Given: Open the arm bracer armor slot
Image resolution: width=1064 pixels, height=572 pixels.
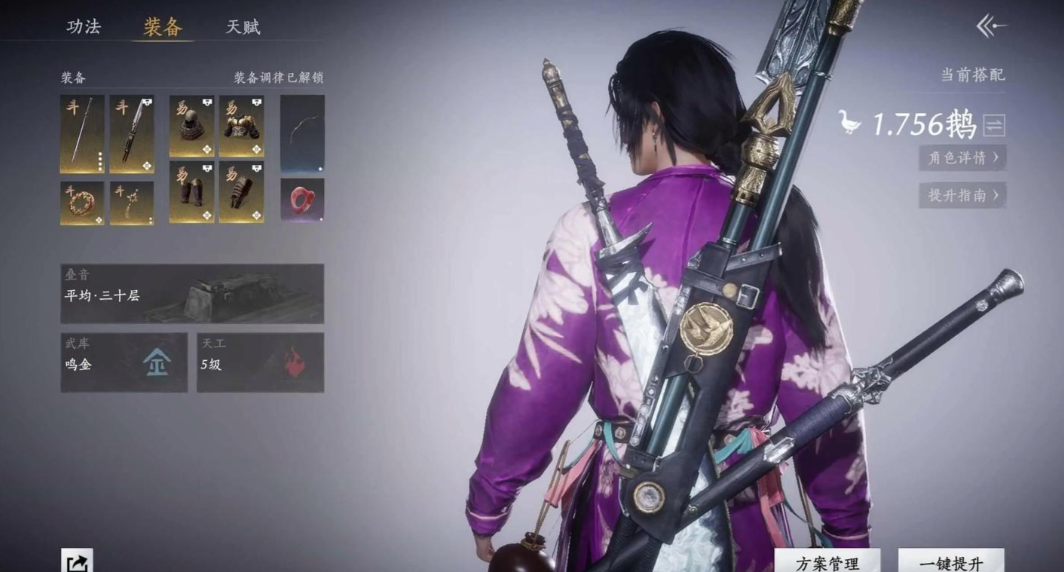Looking at the screenshot, I should [241, 192].
